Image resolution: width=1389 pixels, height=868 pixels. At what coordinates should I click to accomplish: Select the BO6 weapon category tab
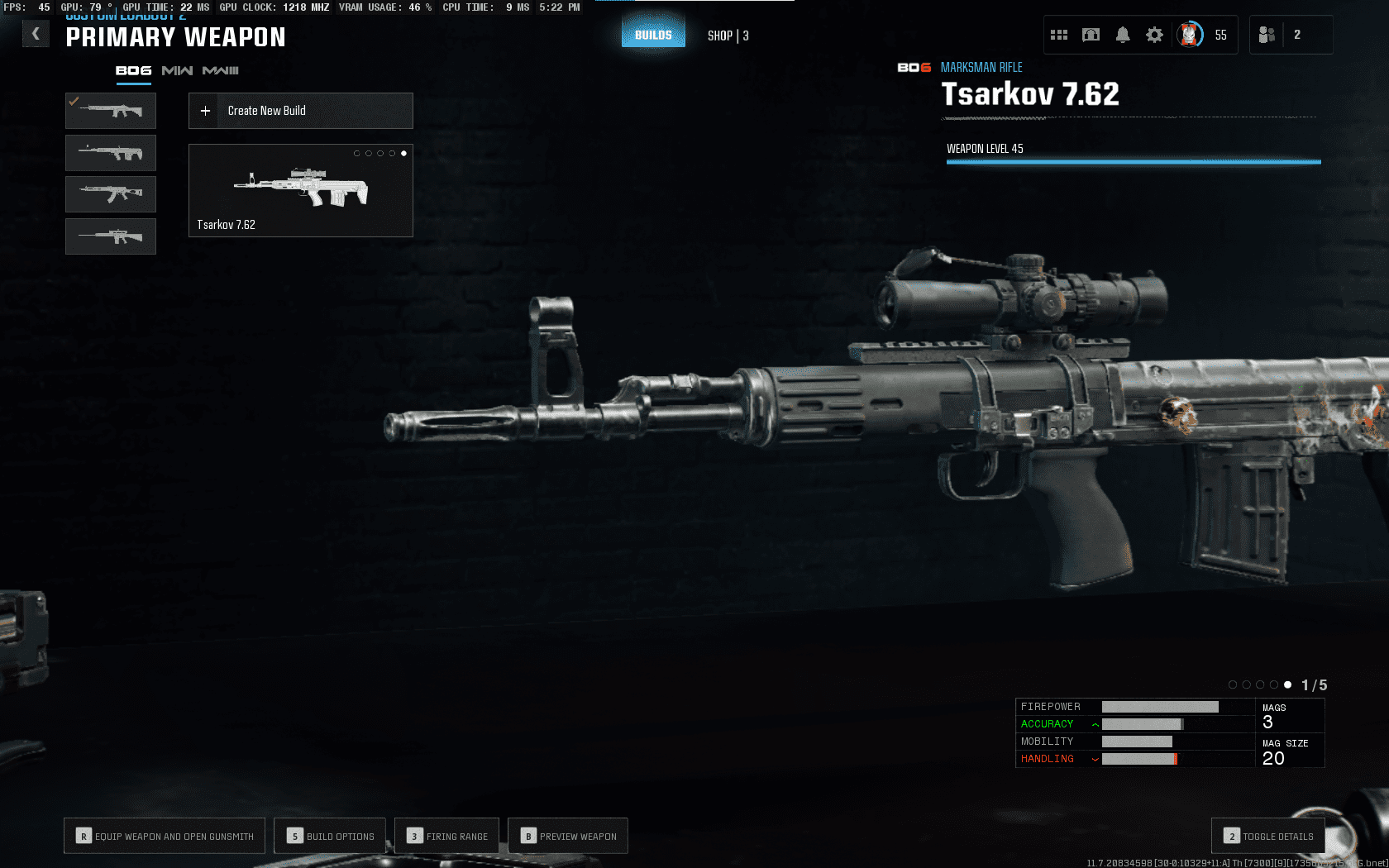point(133,71)
